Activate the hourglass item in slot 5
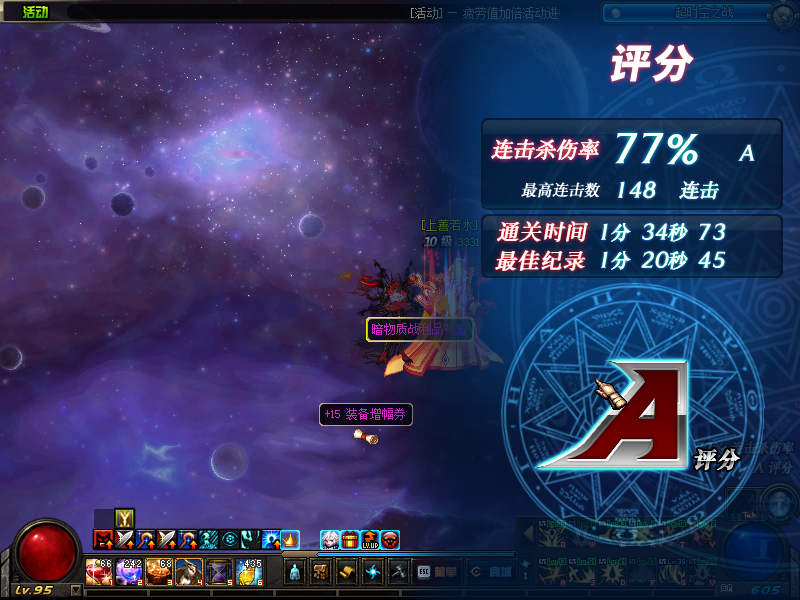Image resolution: width=800 pixels, height=600 pixels. [219, 573]
